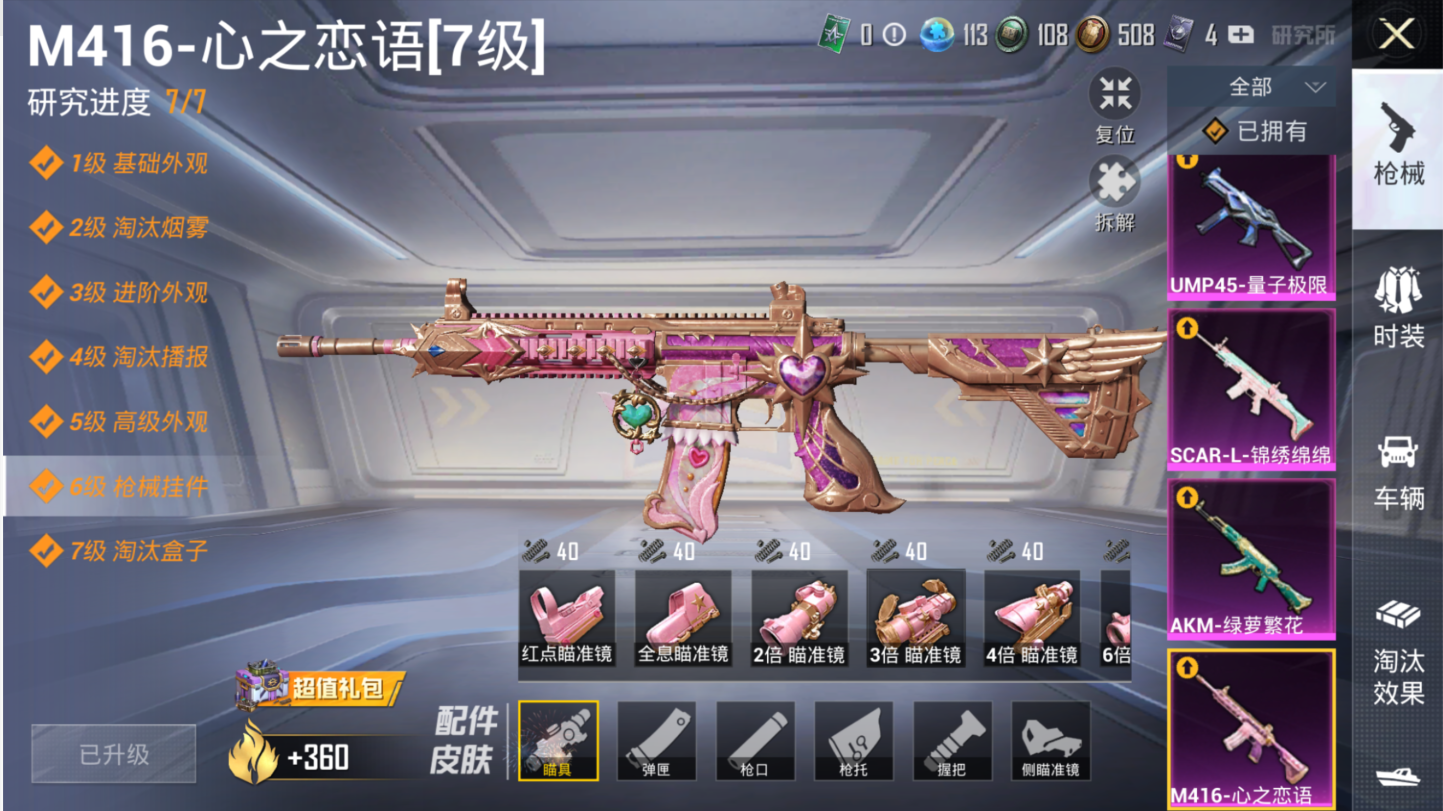
Task: Choose the 红点瞄准镜 red dot sight skin
Action: click(566, 619)
